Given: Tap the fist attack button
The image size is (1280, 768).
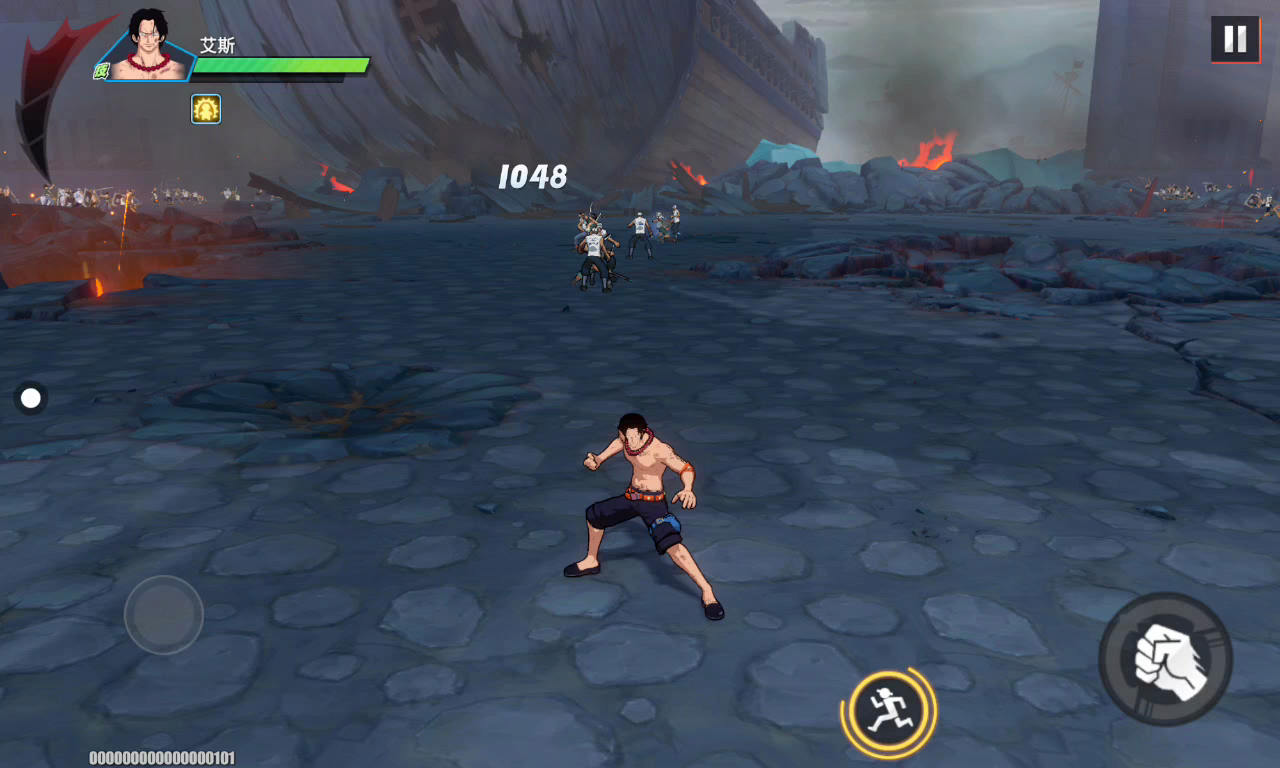Looking at the screenshot, I should (1165, 659).
